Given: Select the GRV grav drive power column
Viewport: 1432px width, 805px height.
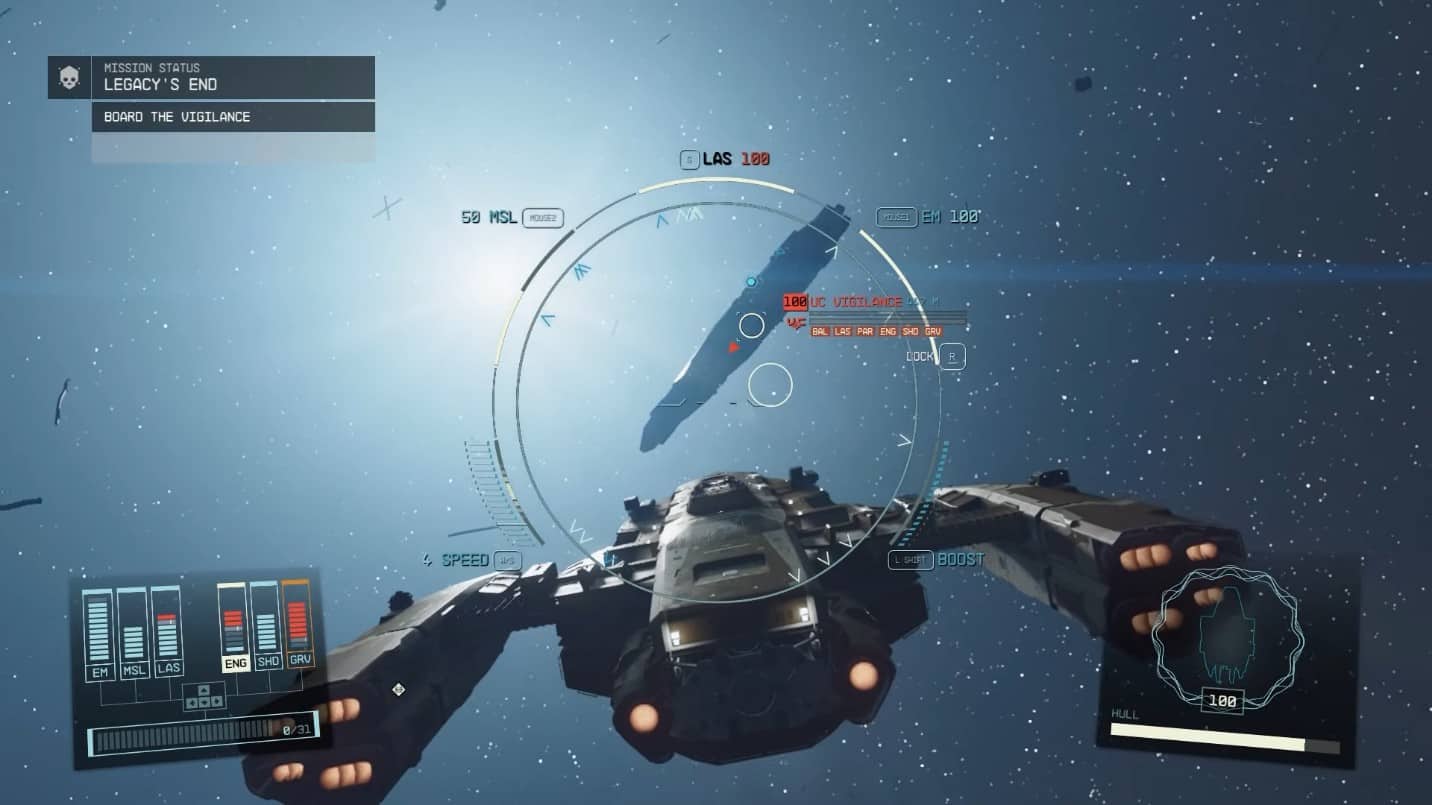Looking at the screenshot, I should coord(298,623).
